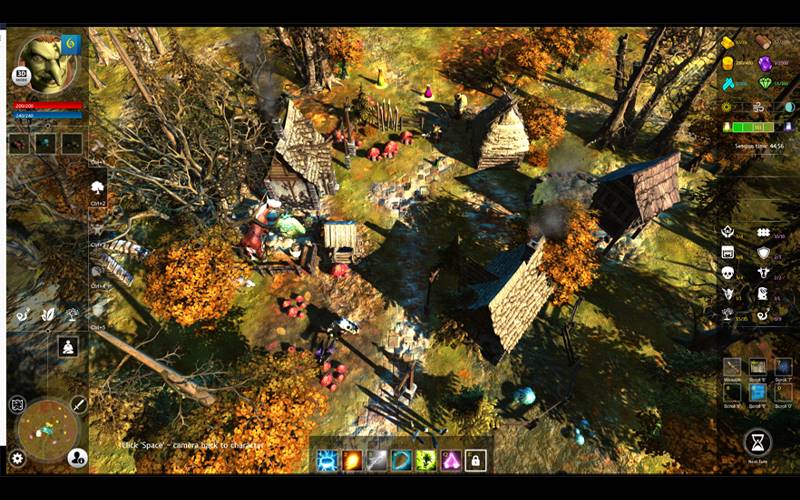The image size is (800, 500).
Task: Click the circular minimap
Action: 47,430
